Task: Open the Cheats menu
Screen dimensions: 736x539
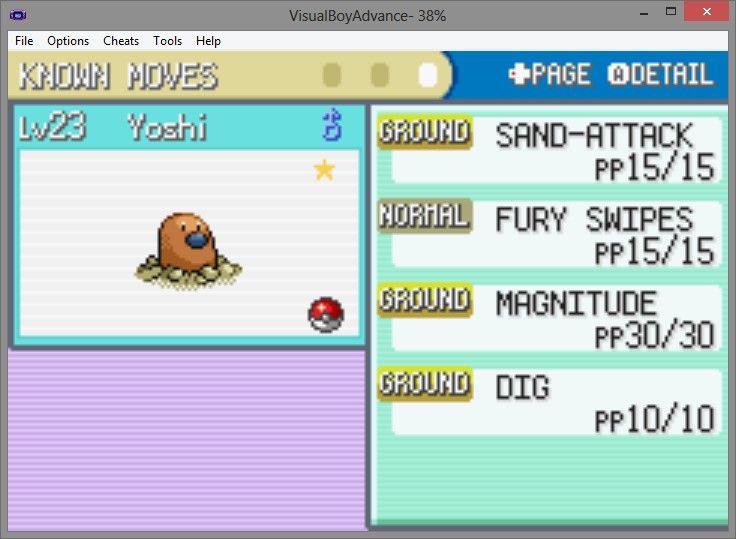Action: [x=121, y=41]
